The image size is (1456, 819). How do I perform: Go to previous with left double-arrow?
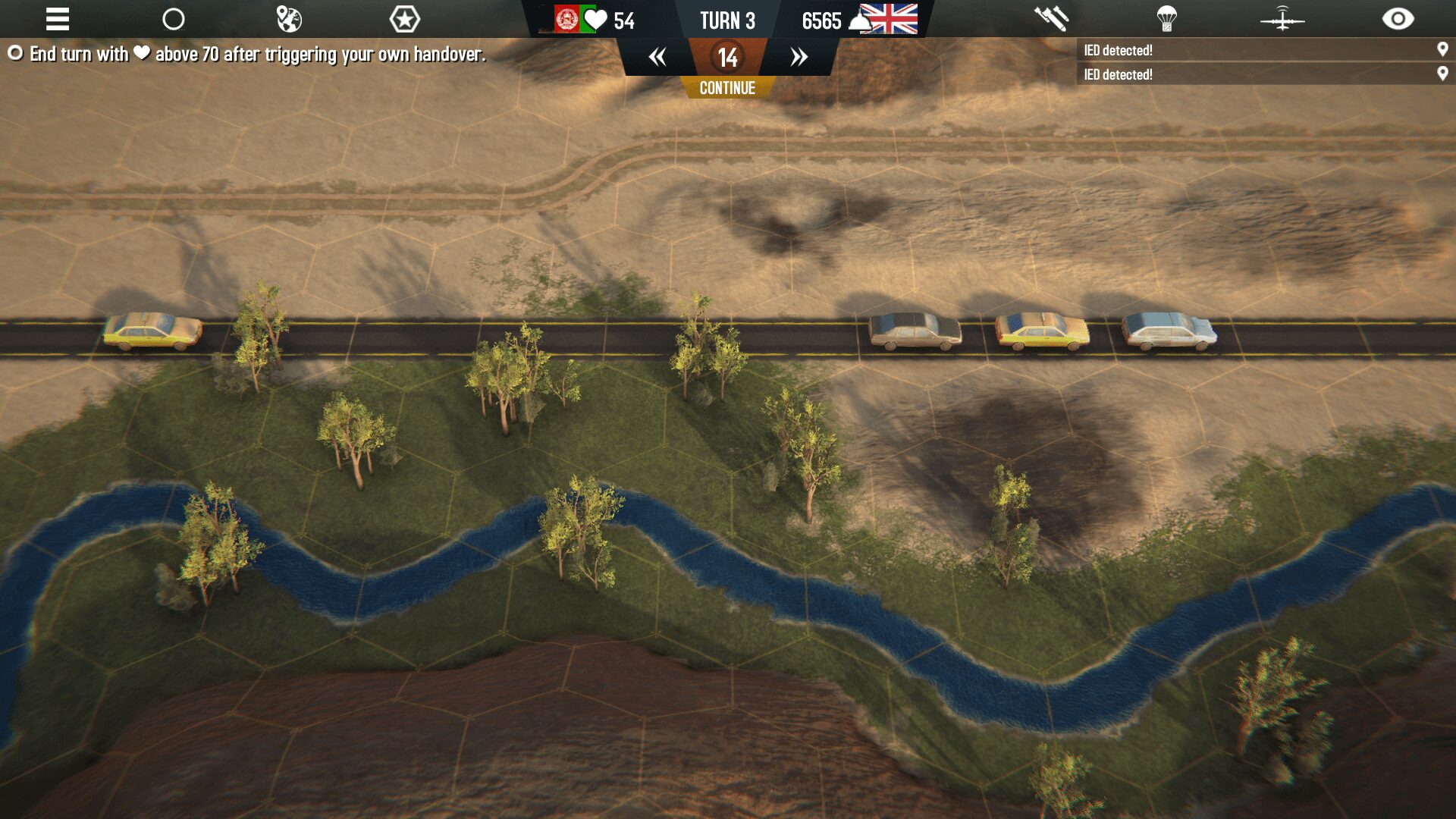pos(657,57)
